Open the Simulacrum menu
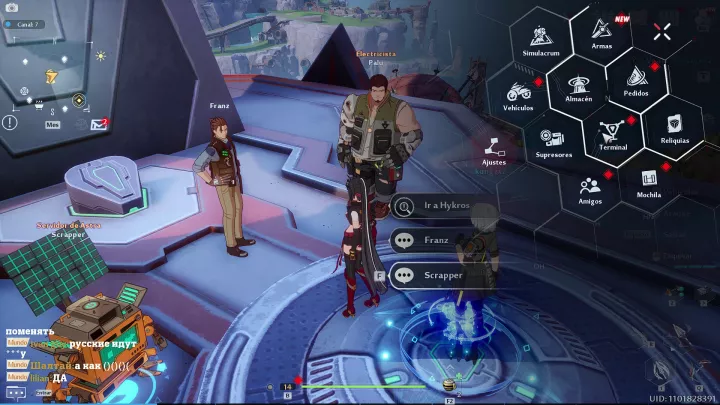Viewport: 720px width, 405px height. tap(540, 42)
